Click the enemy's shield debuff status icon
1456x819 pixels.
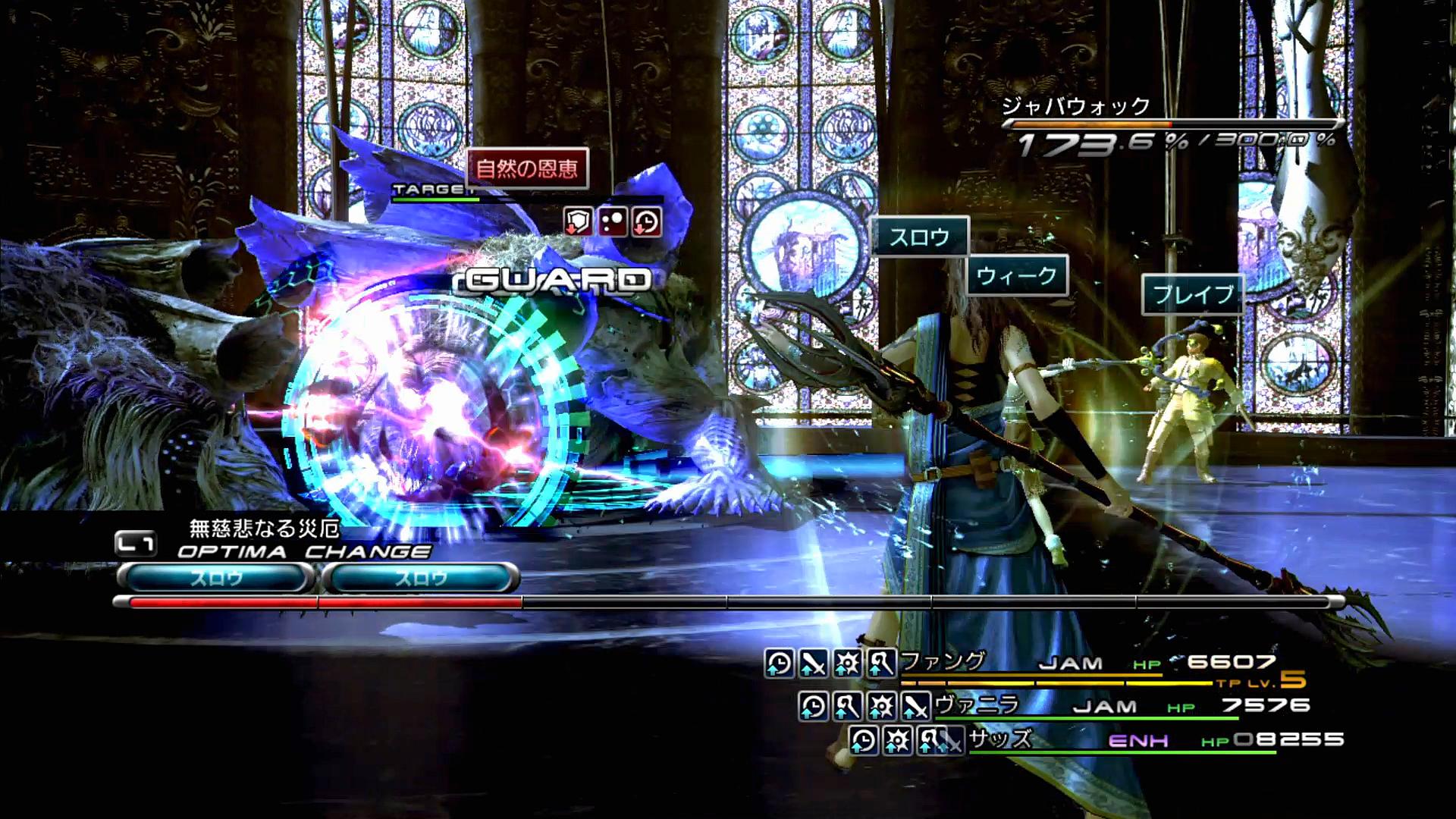click(578, 222)
